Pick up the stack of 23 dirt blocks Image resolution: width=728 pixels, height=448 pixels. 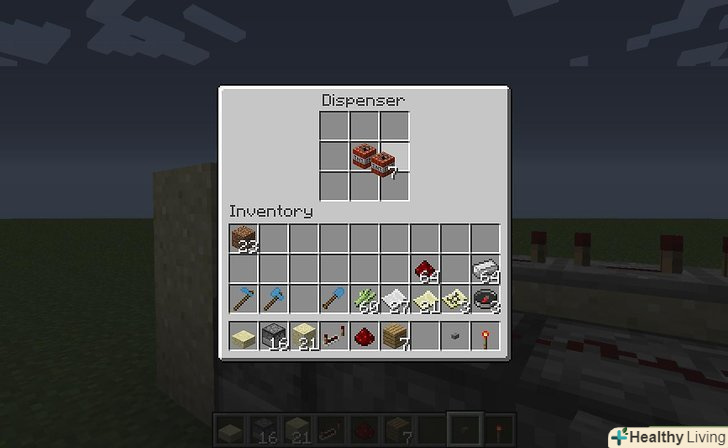pos(243,238)
